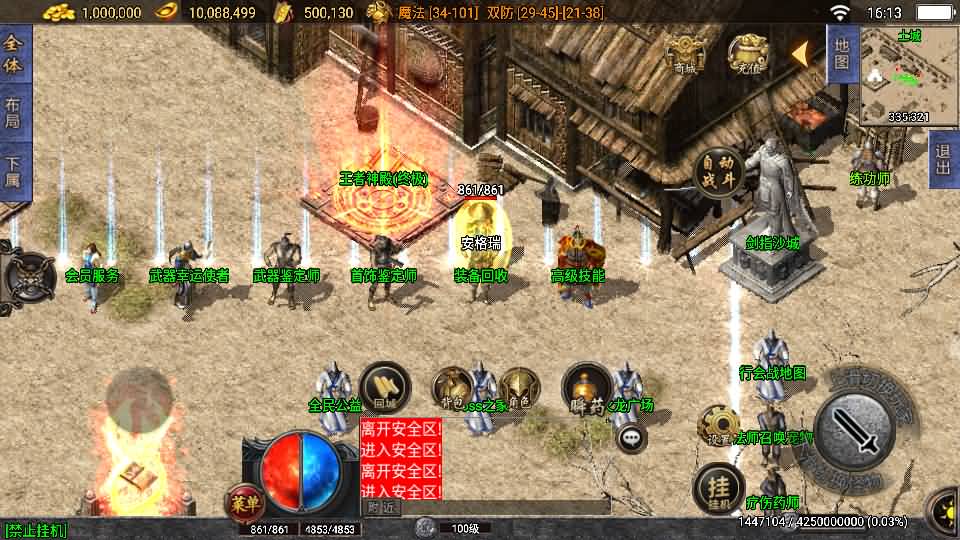Viewport: 960px width, 540px height.
Task: Open the 下属 subordinates tab
Action: click(x=13, y=170)
